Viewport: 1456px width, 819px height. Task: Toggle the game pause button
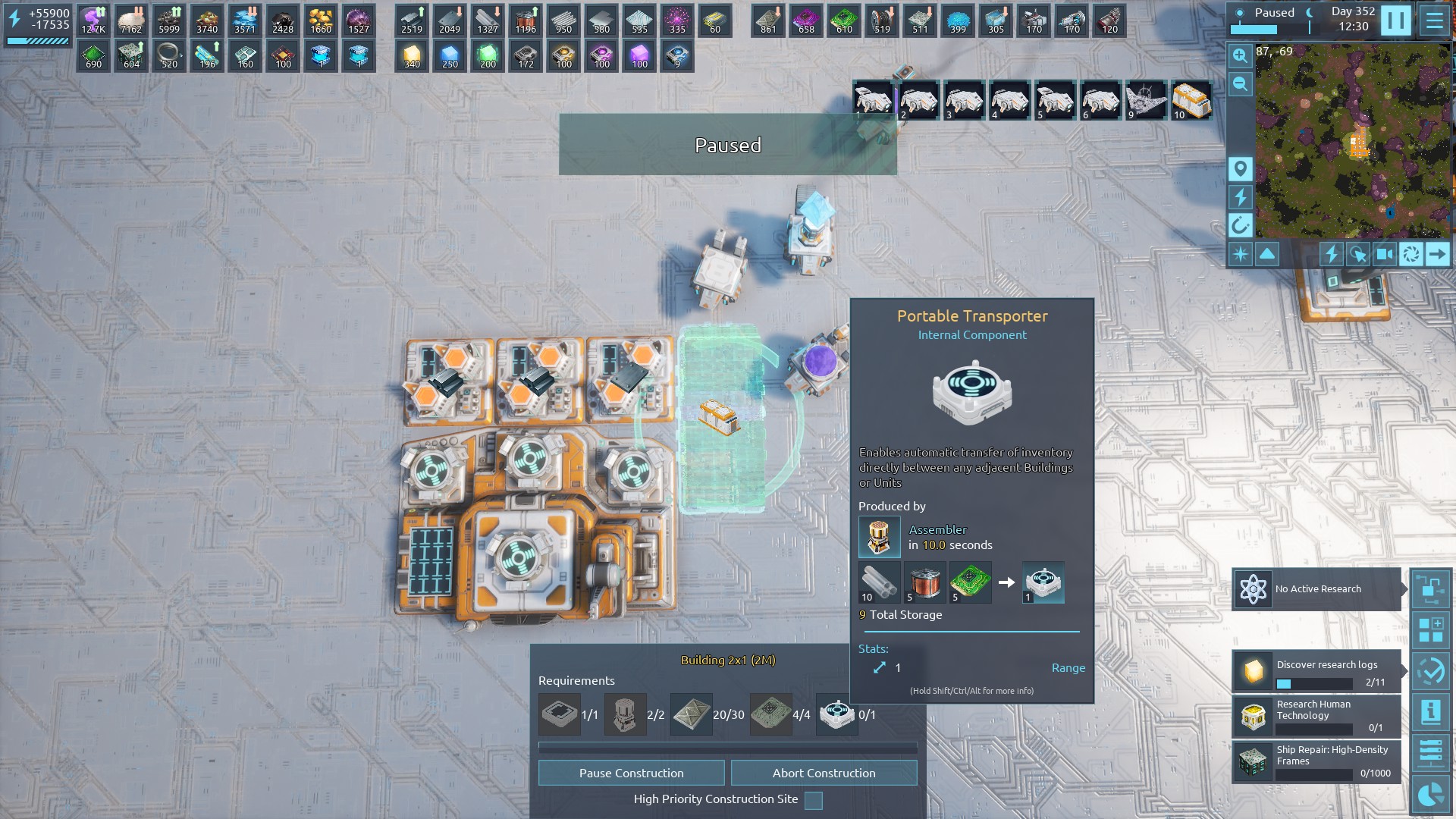click(x=1395, y=20)
